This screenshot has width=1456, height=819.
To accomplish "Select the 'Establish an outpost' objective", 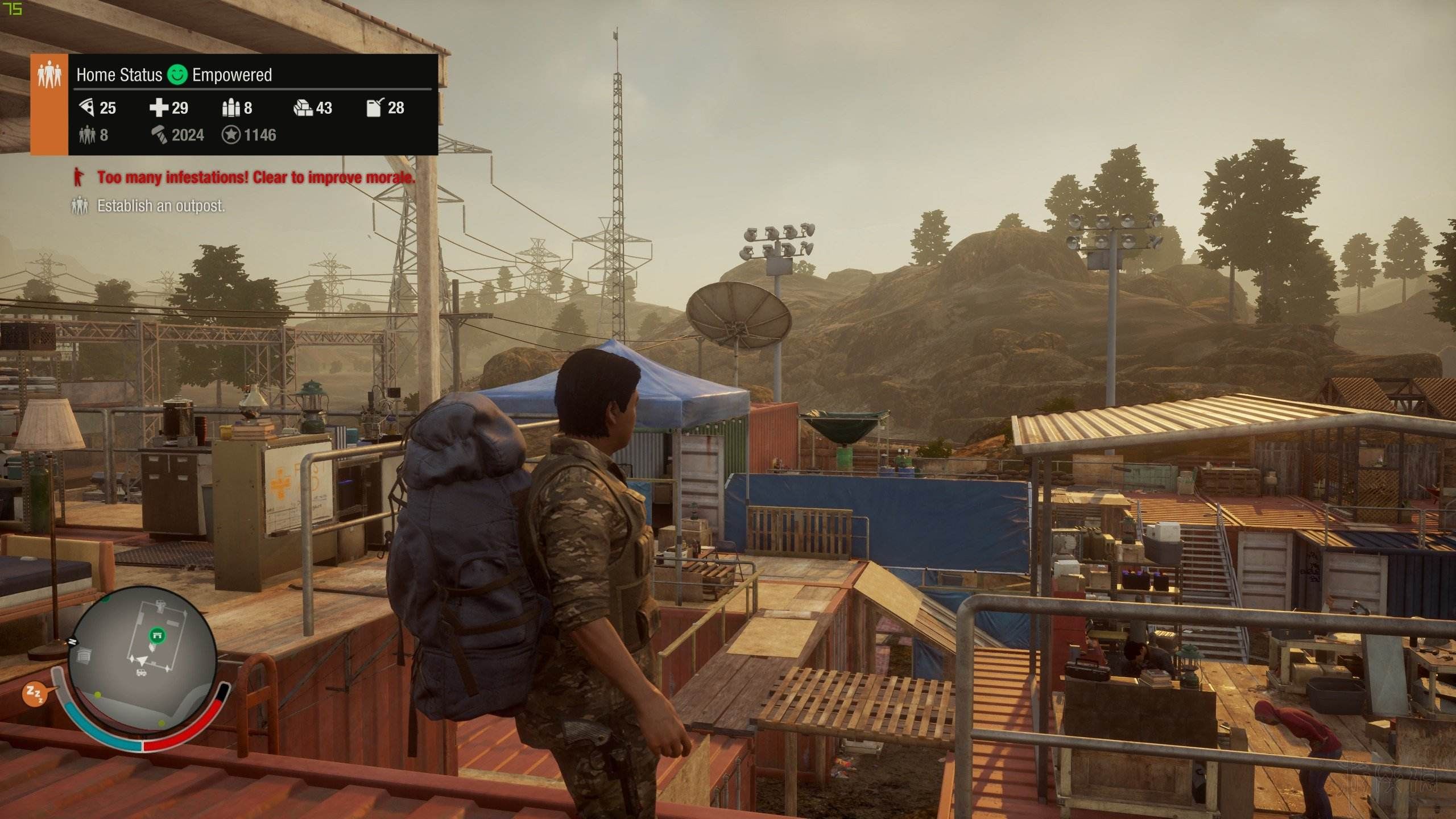I will tap(161, 206).
